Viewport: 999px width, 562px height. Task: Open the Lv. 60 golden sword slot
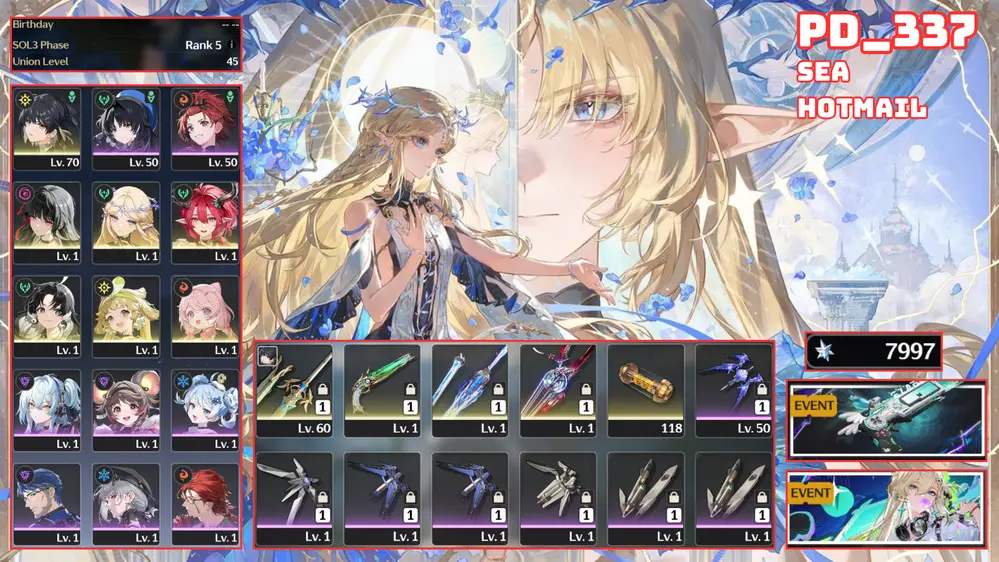pyautogui.click(x=295, y=390)
